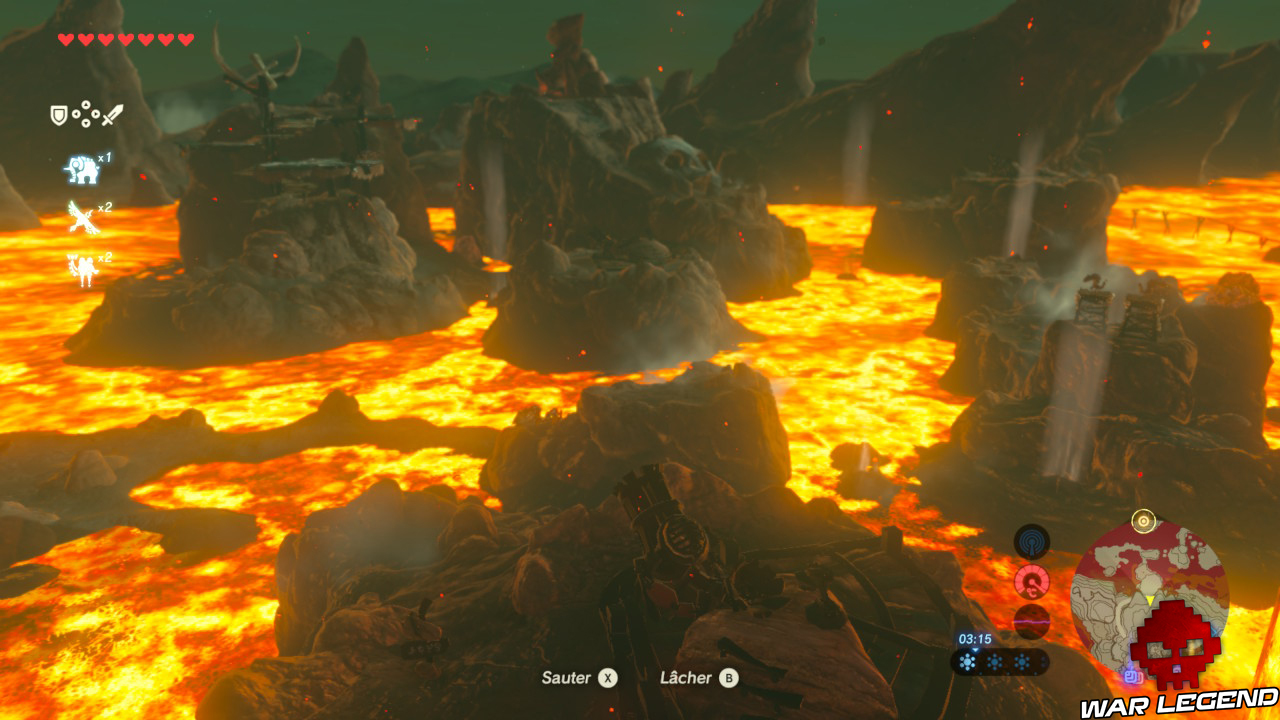The width and height of the screenshot is (1280, 720).
Task: Select the Hinox enemy icon marked x1
Action: (83, 167)
